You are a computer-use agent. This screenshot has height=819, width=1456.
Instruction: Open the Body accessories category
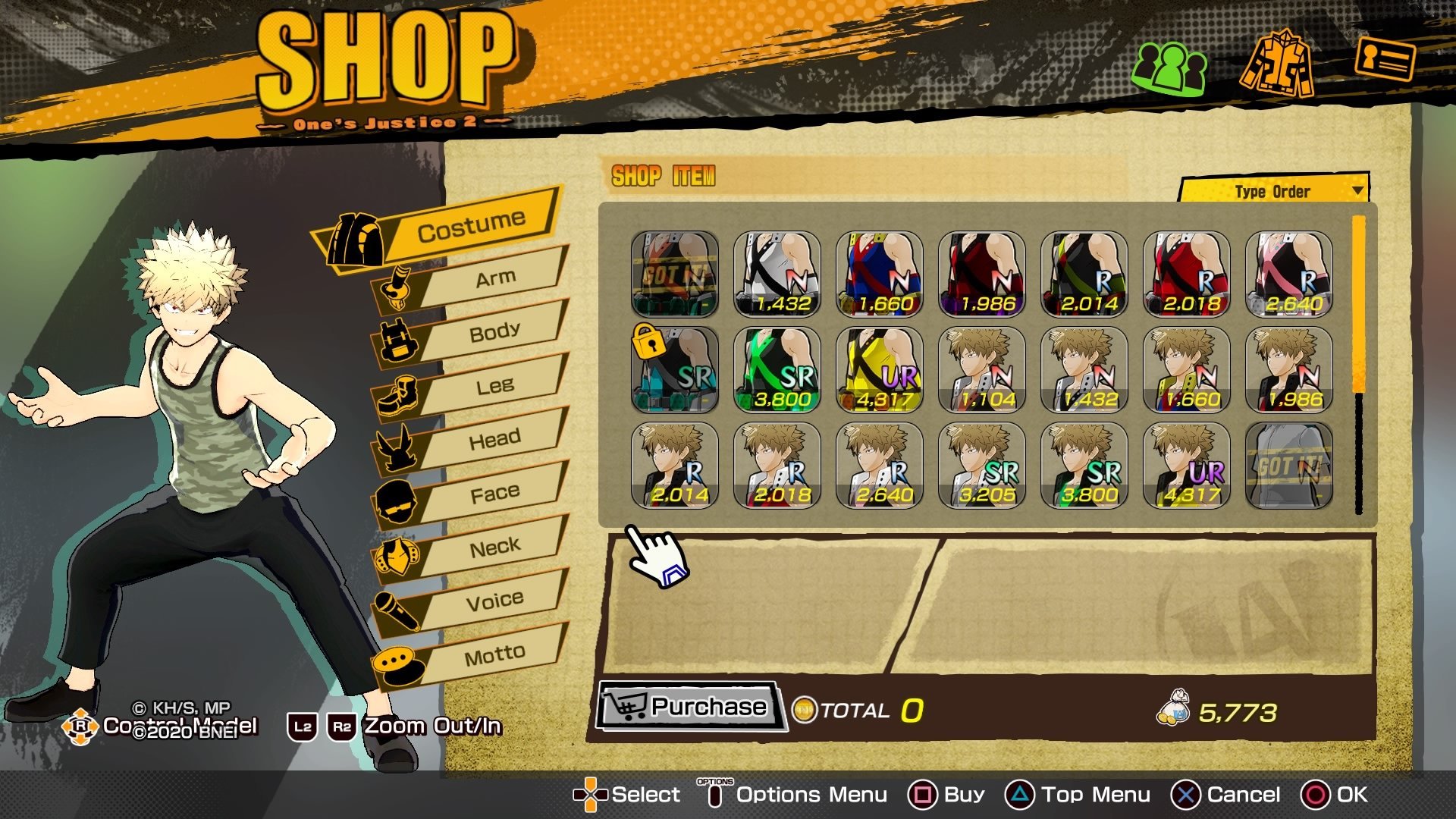[x=494, y=332]
